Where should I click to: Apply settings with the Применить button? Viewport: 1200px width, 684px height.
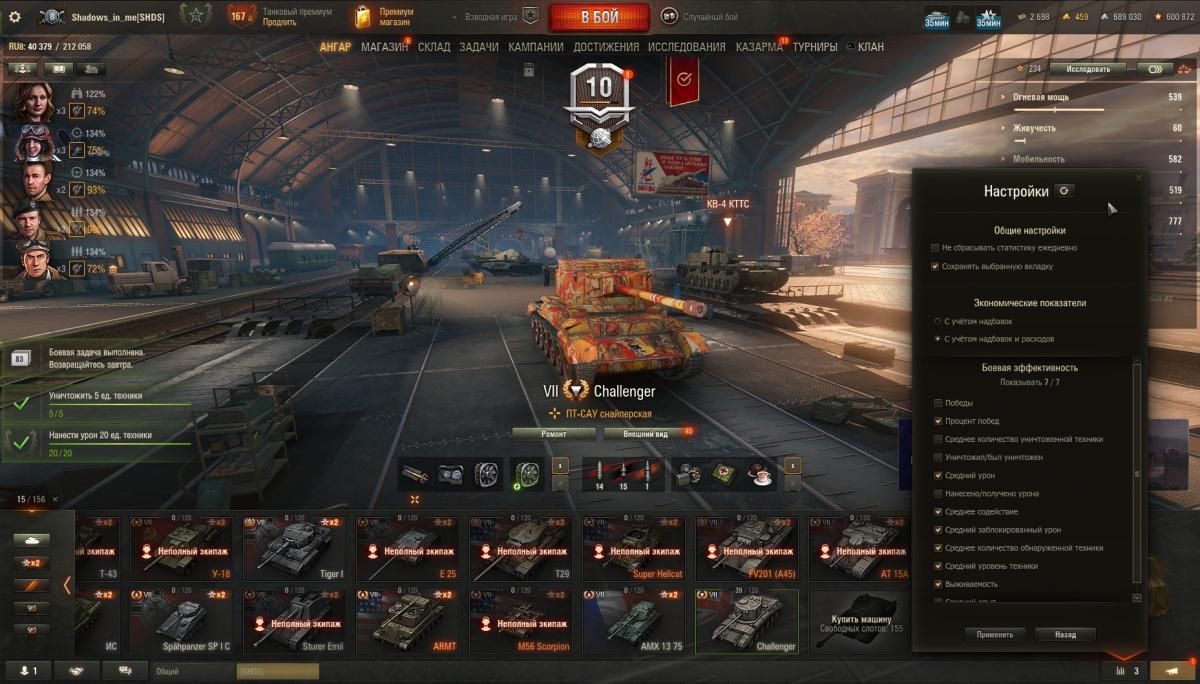click(x=995, y=634)
